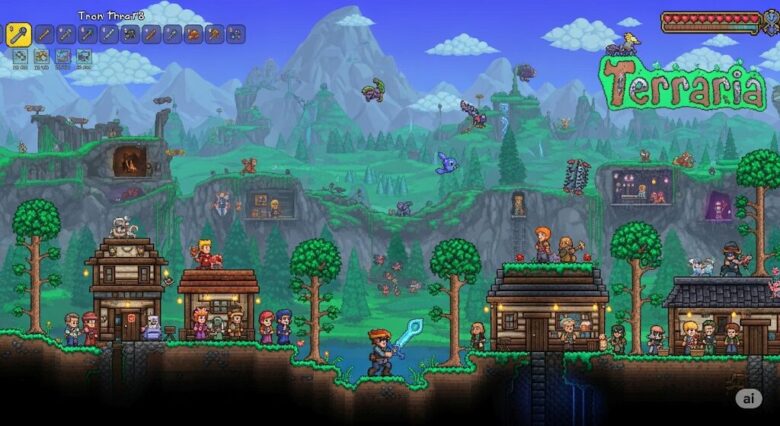Viewport: 780px width, 426px height.
Task: Click the "ai" badge overlay
Action: pos(748,398)
